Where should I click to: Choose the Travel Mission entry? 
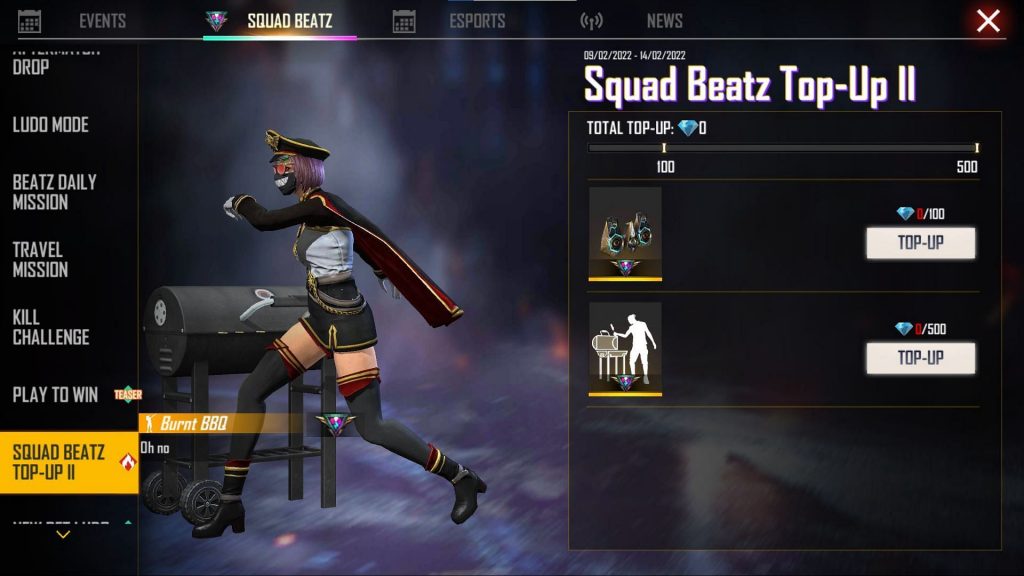(x=41, y=259)
